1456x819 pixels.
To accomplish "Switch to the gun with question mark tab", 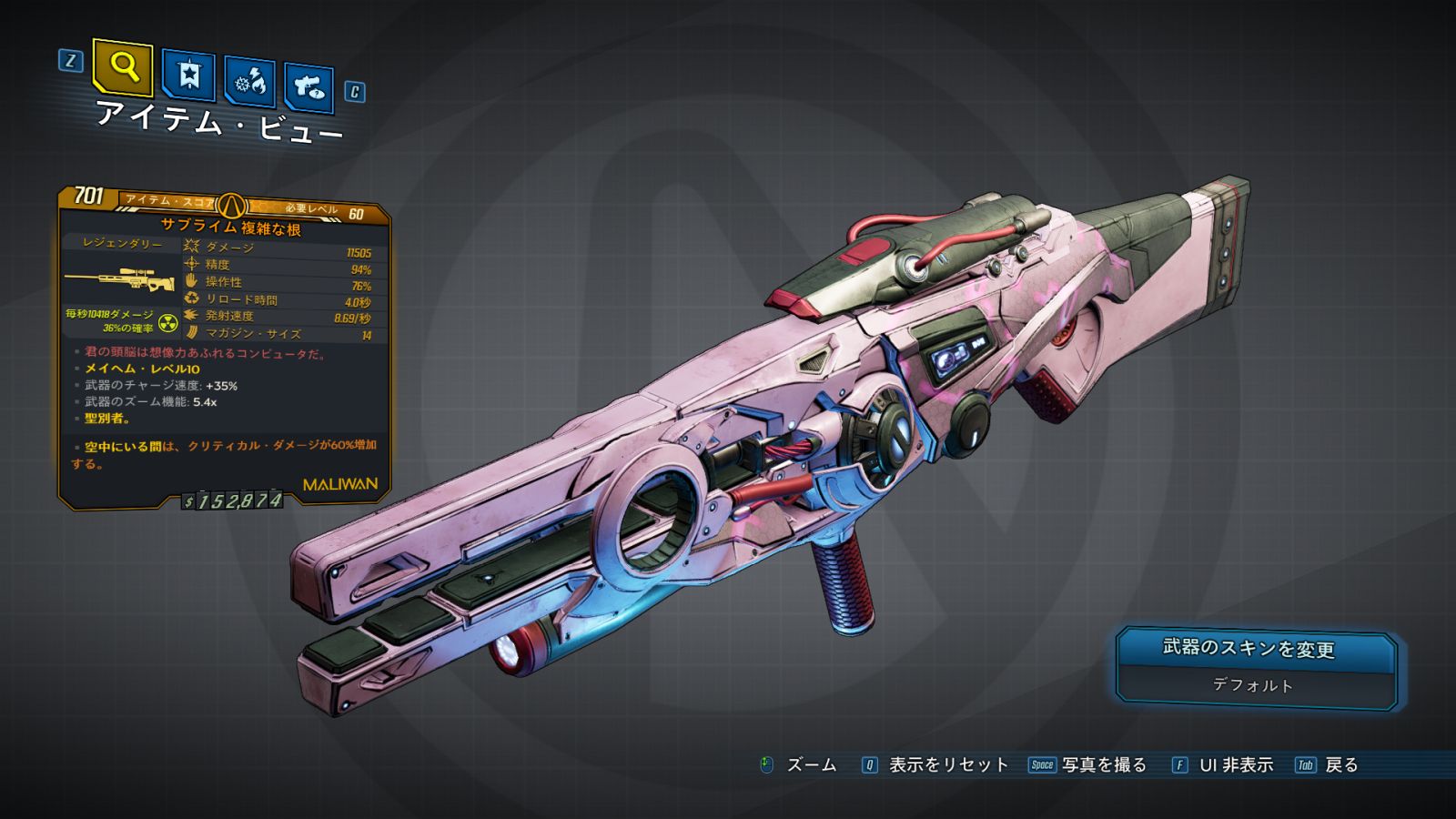I will (x=308, y=87).
